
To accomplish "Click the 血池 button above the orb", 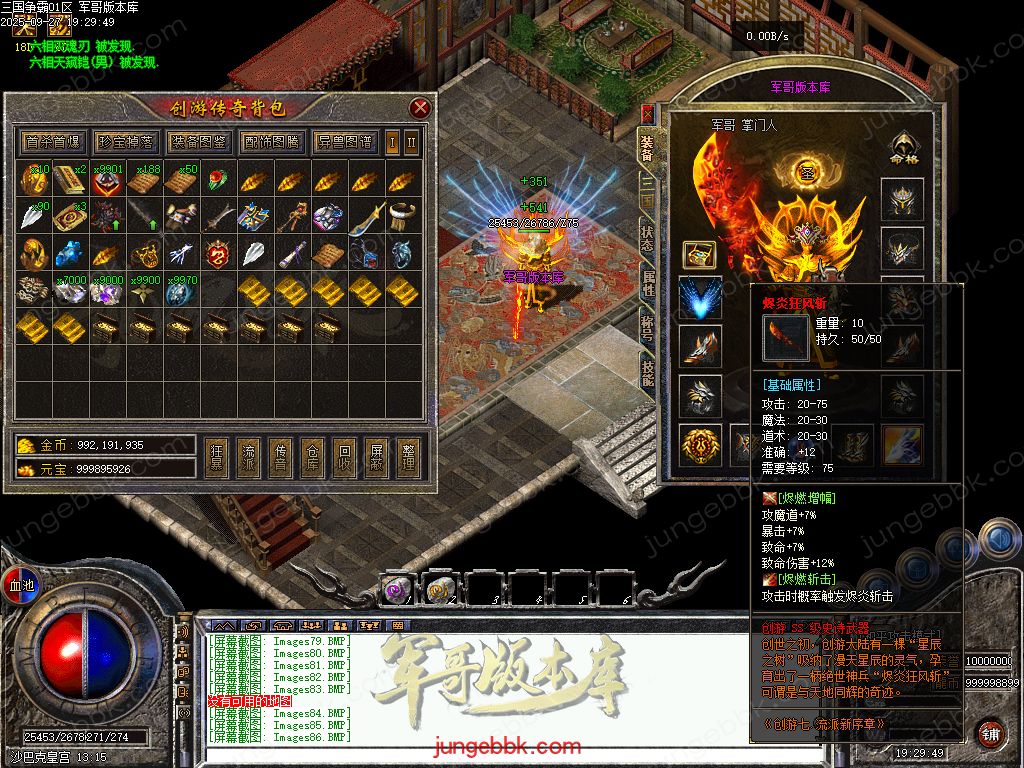I will tap(22, 585).
